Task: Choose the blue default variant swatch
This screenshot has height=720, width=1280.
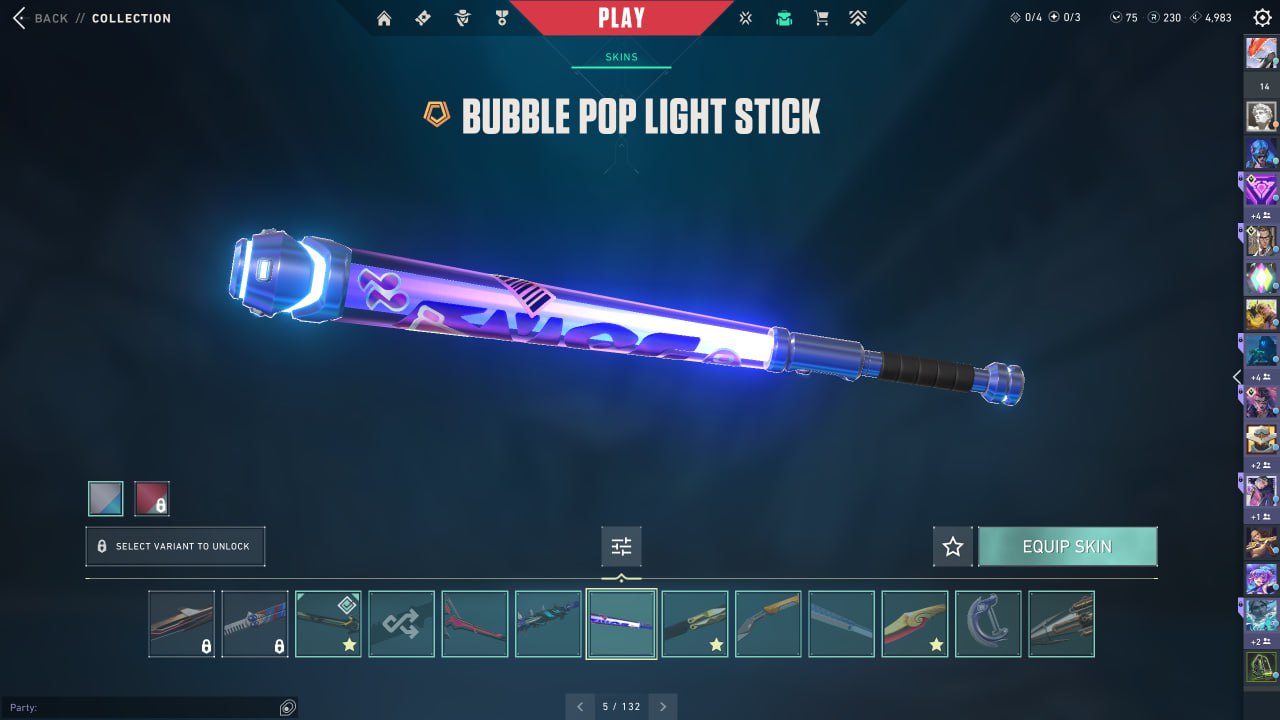Action: click(106, 498)
